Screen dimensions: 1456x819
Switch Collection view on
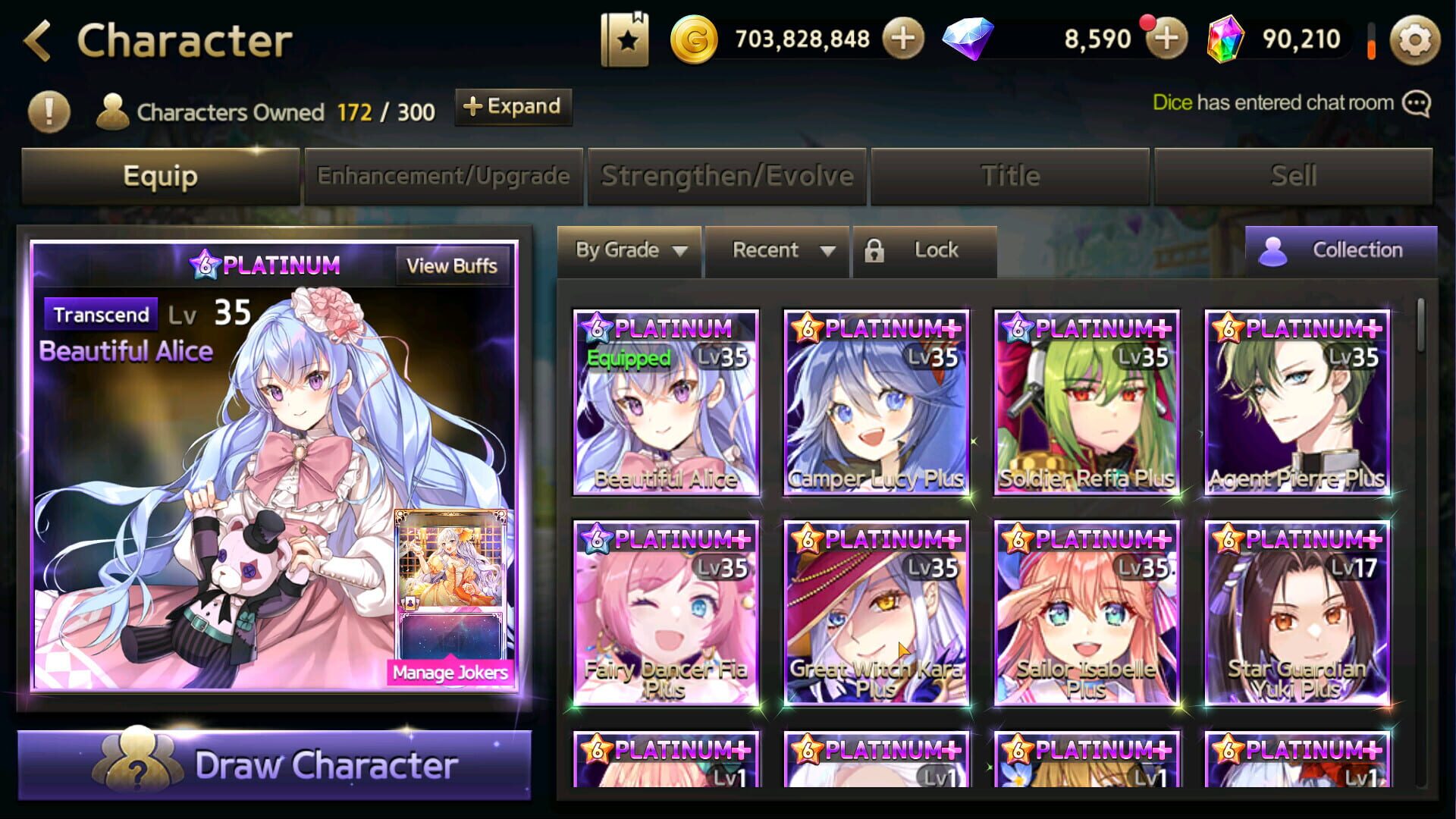pos(1340,250)
